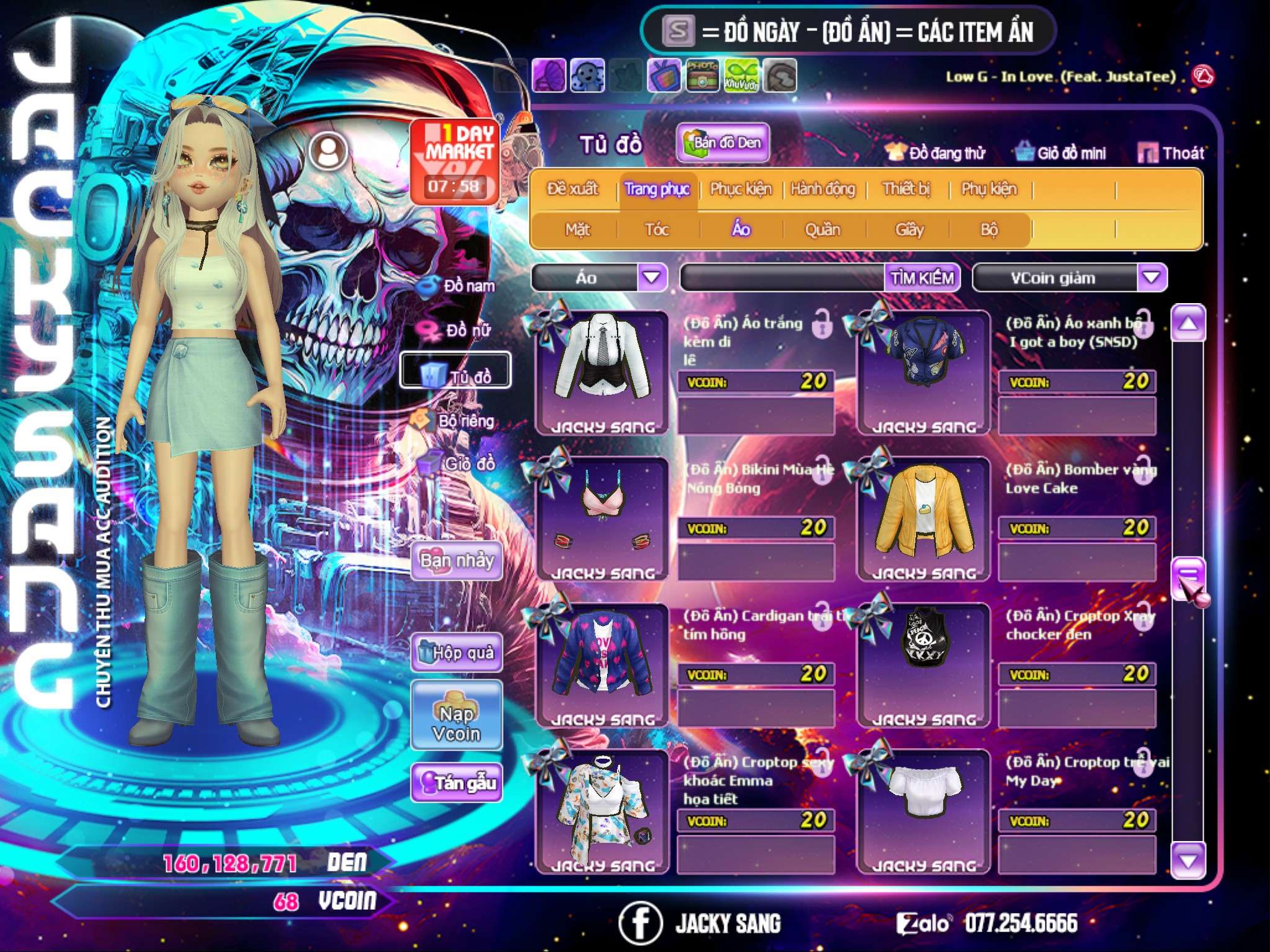The width and height of the screenshot is (1270, 952).
Task: Click the TÌM KIẾM search button
Action: click(x=922, y=278)
